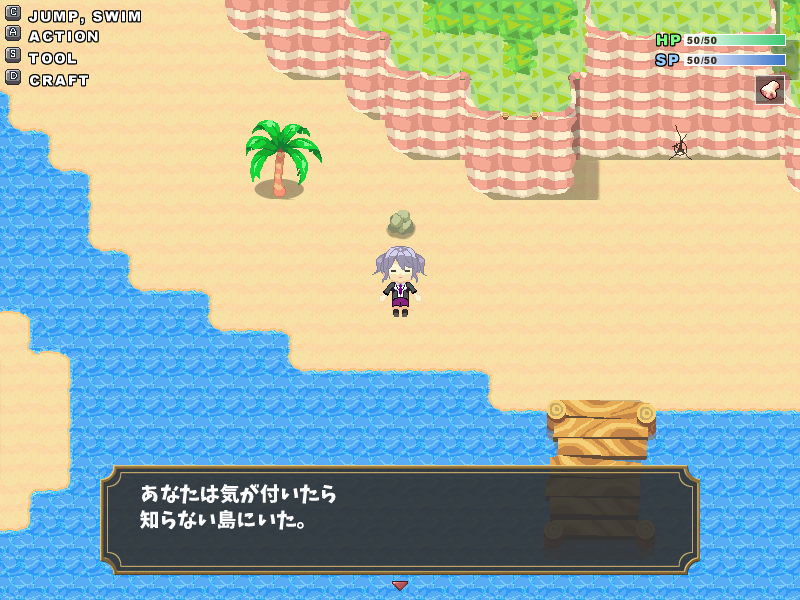
Task: Select the fist tool slot
Action: 770,90
